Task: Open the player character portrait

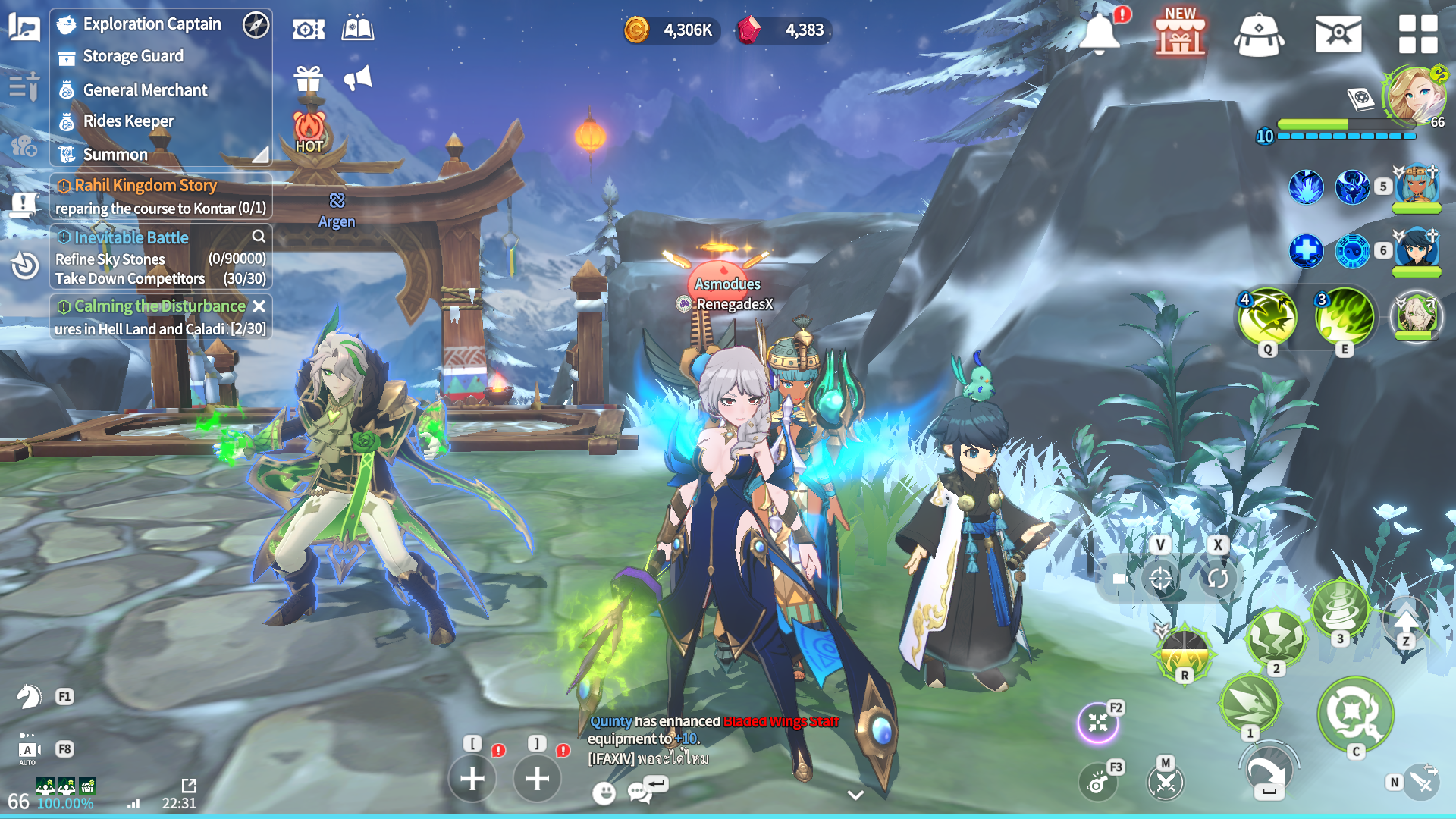Action: (x=1414, y=95)
